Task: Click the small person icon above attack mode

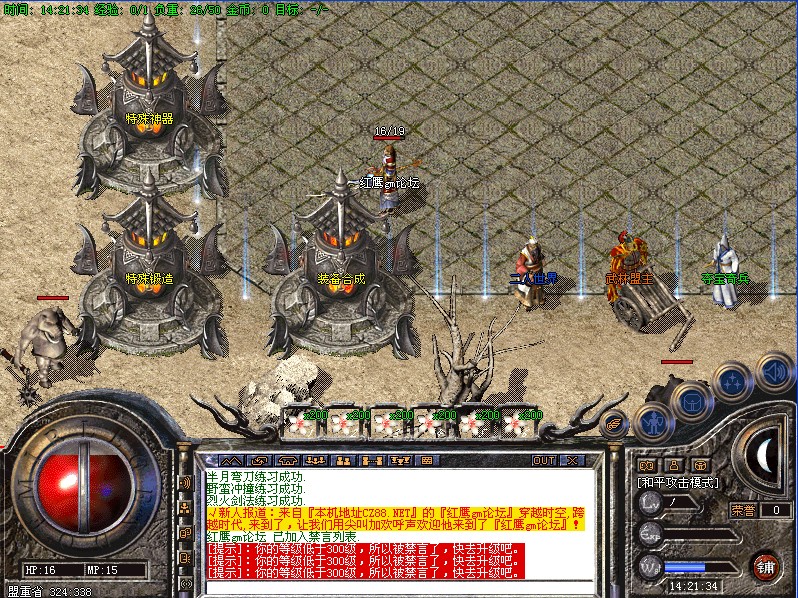Action: click(x=673, y=465)
